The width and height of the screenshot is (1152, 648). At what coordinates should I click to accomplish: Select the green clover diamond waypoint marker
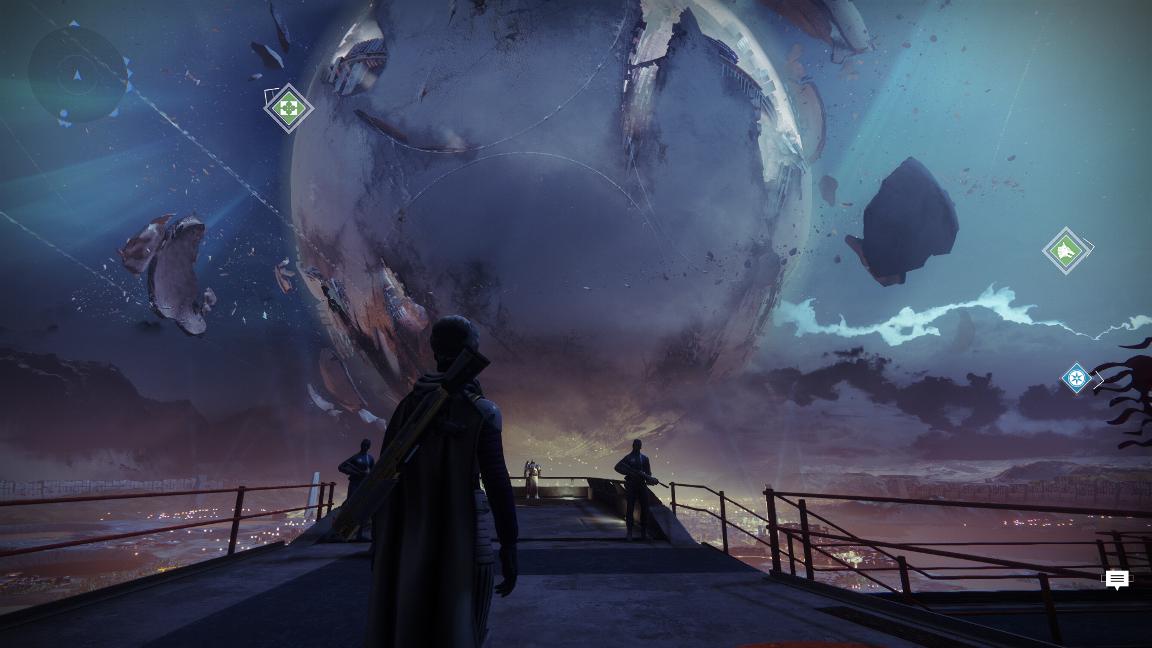288,107
